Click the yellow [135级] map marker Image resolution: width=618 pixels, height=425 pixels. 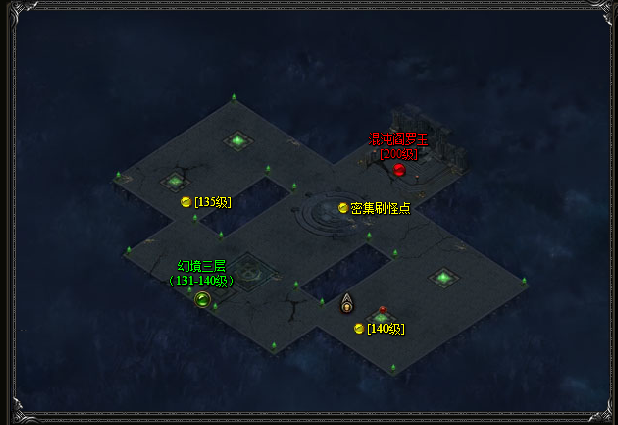click(x=186, y=202)
